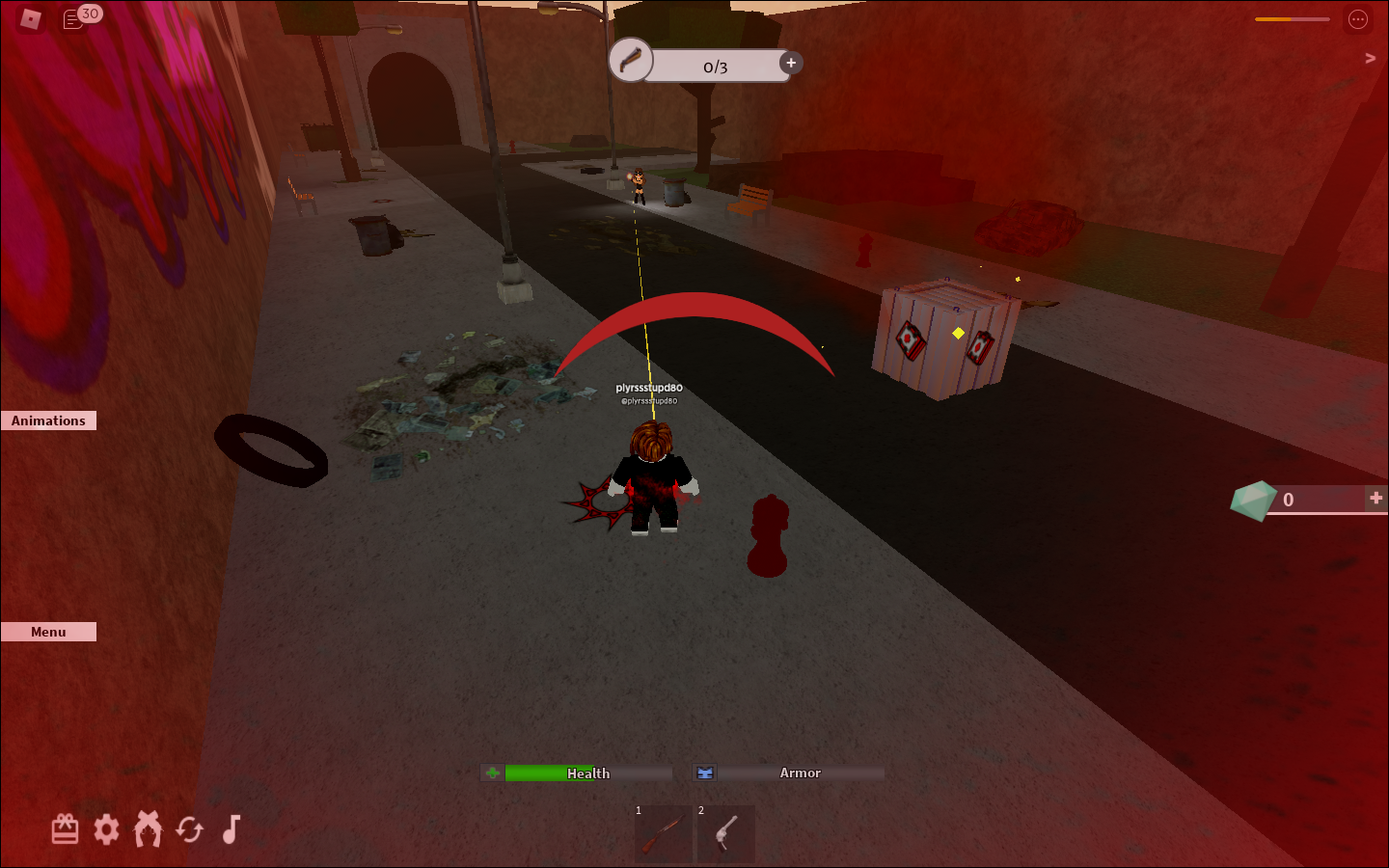The width and height of the screenshot is (1389, 868).
Task: Click the reset respawn icon
Action: [x=189, y=828]
